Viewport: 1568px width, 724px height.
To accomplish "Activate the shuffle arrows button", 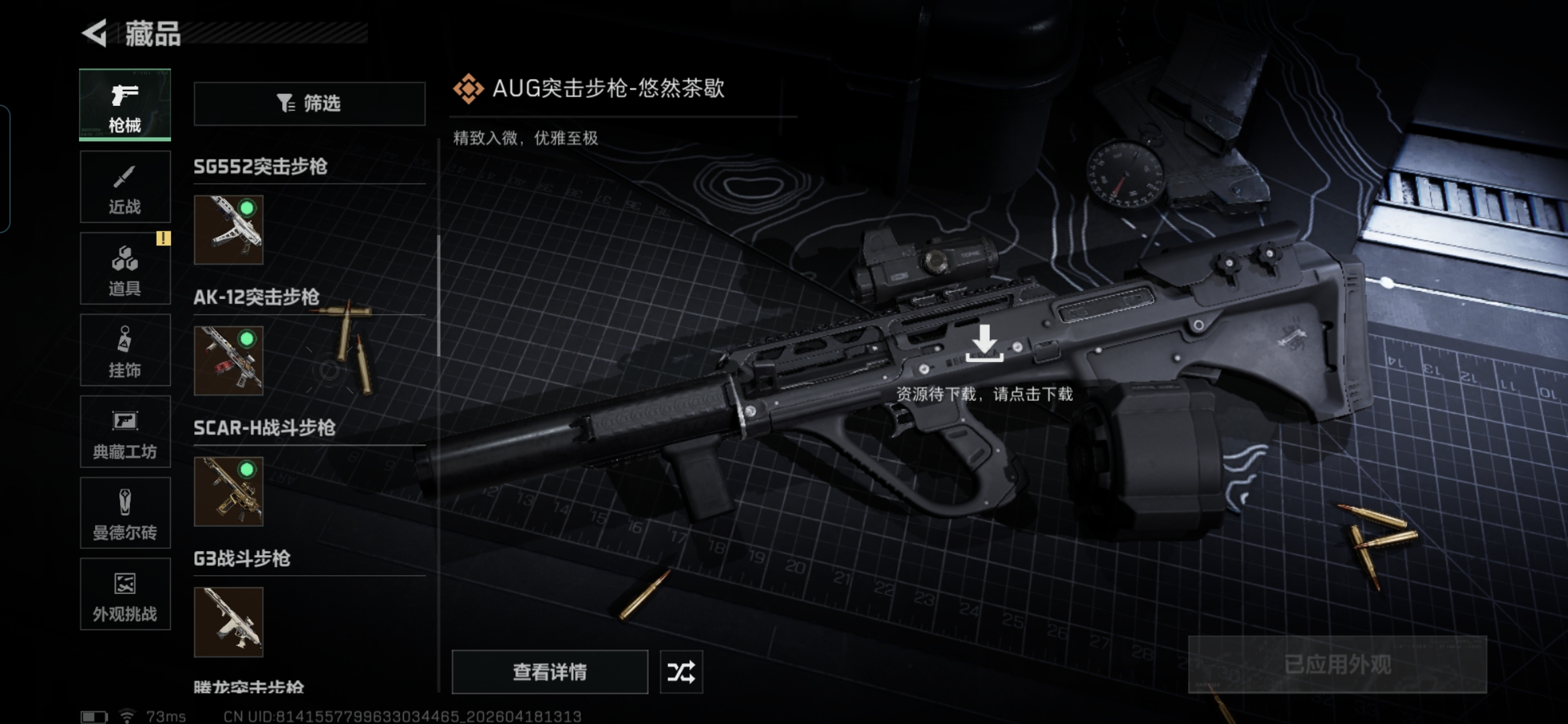I will point(681,672).
